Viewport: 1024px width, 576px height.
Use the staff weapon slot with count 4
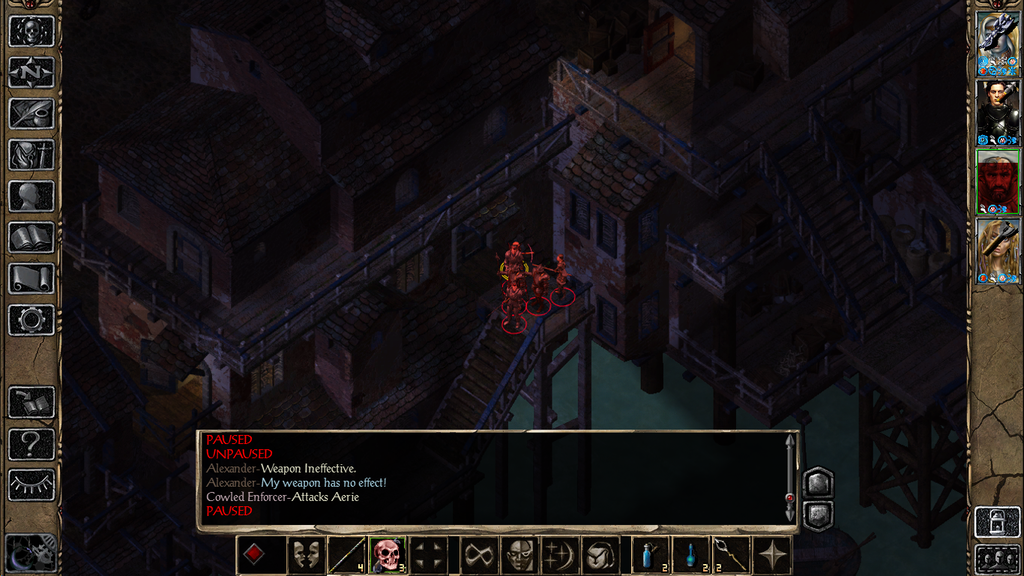(346, 555)
